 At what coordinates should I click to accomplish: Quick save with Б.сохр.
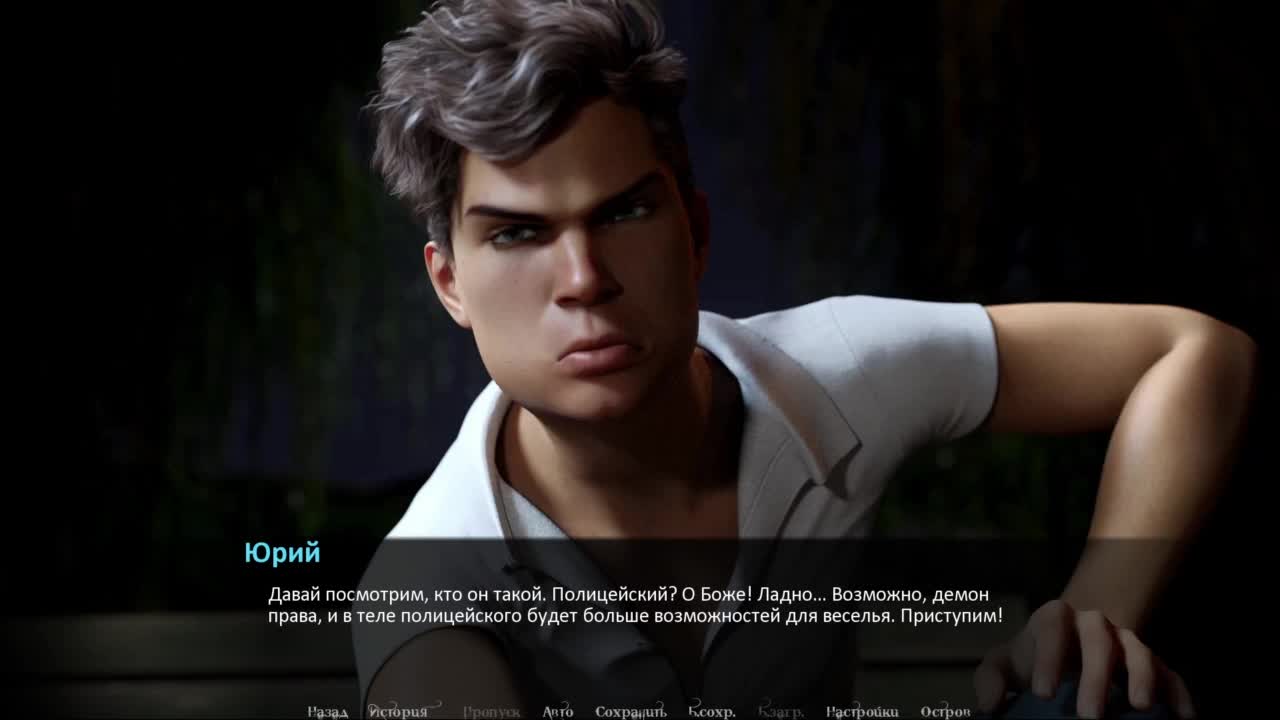click(712, 712)
